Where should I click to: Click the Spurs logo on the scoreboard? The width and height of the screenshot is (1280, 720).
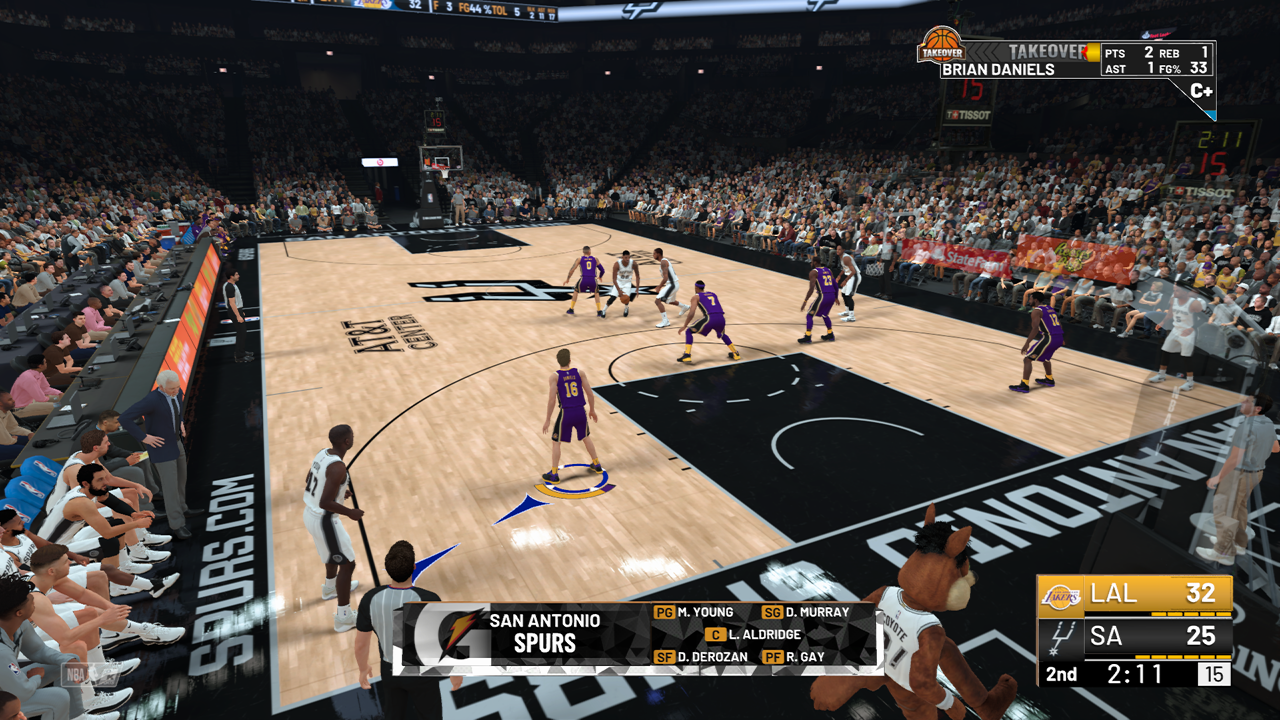click(1061, 636)
